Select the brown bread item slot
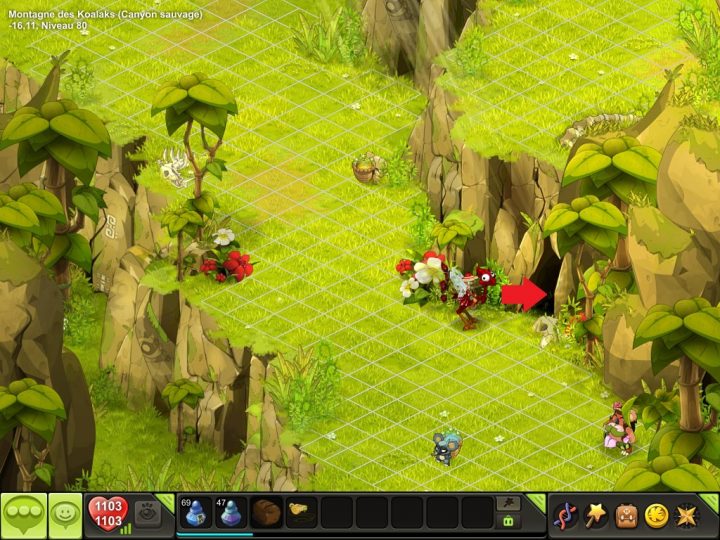The height and width of the screenshot is (540, 720). [266, 513]
